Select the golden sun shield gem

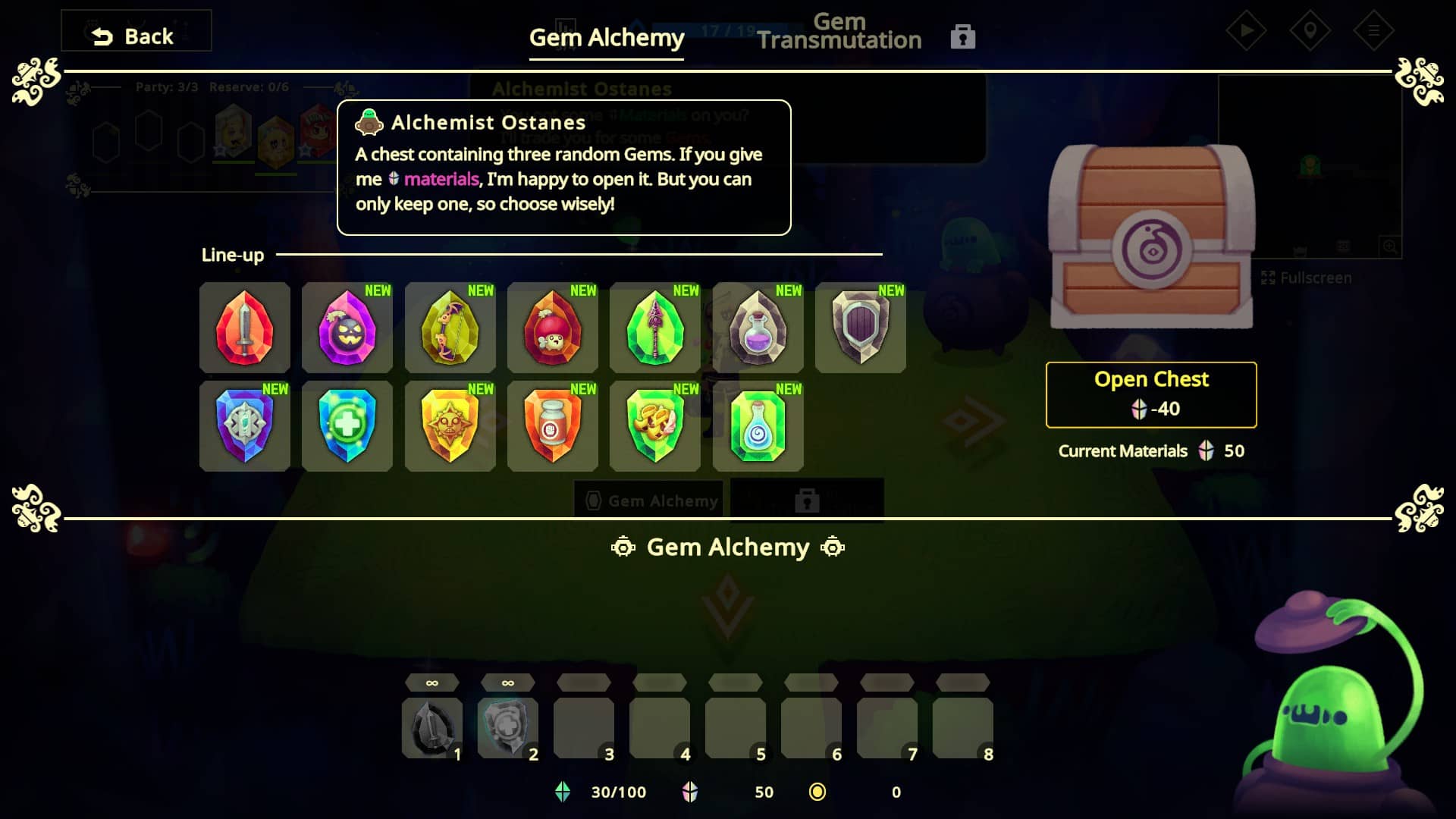point(450,426)
